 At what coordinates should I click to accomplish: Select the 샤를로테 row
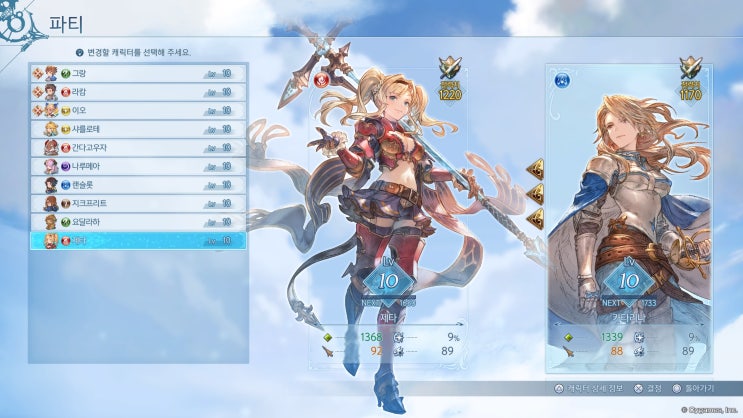(138, 129)
